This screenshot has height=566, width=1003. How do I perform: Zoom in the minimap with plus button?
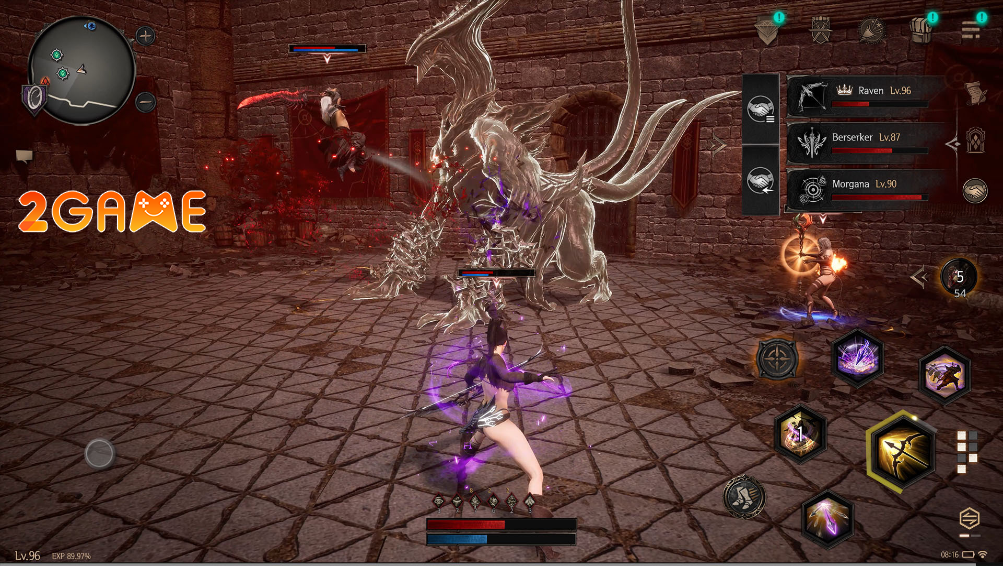[x=146, y=37]
